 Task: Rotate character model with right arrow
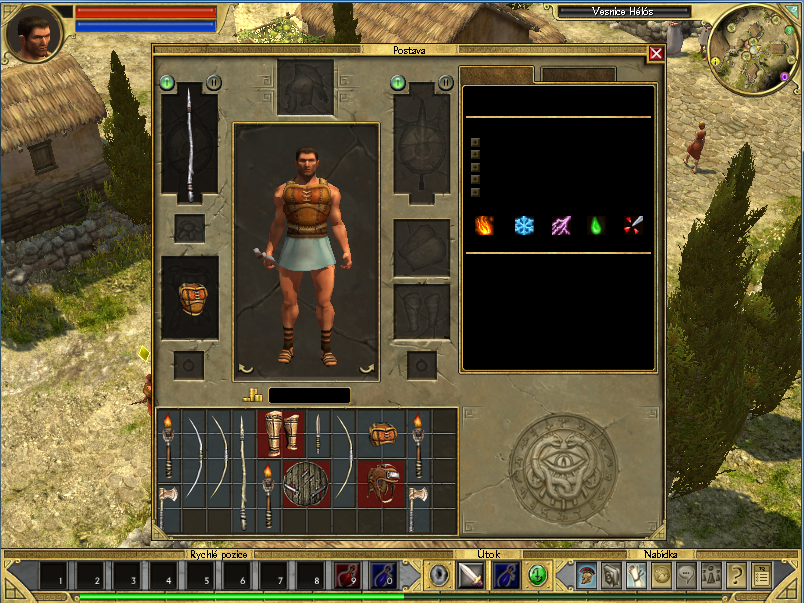(x=367, y=369)
